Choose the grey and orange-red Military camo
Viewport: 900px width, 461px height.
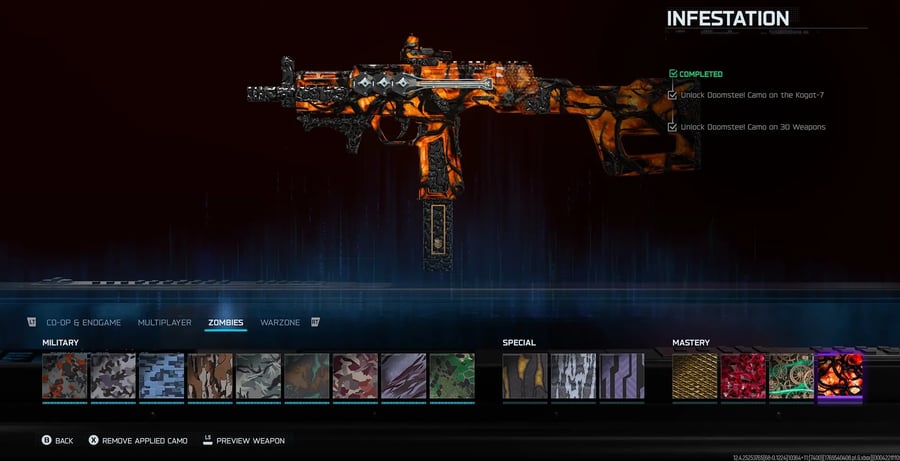(x=65, y=376)
